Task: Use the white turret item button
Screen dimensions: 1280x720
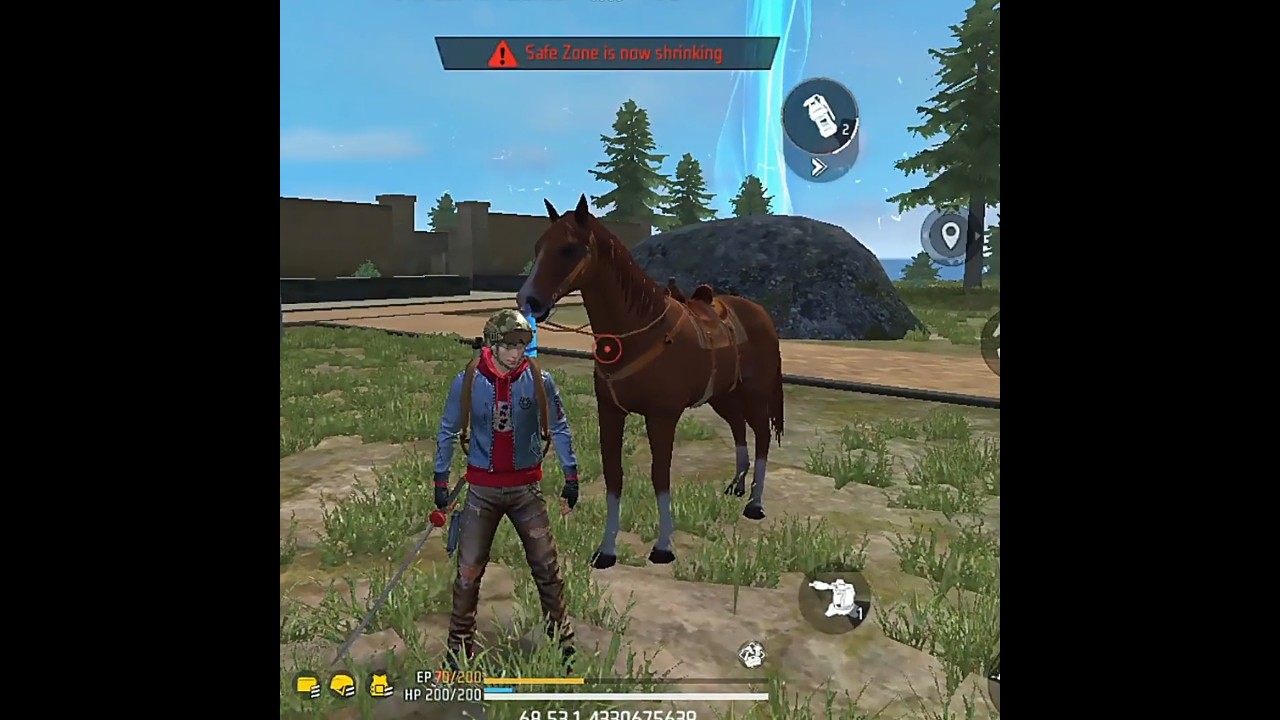Action: tap(835, 598)
